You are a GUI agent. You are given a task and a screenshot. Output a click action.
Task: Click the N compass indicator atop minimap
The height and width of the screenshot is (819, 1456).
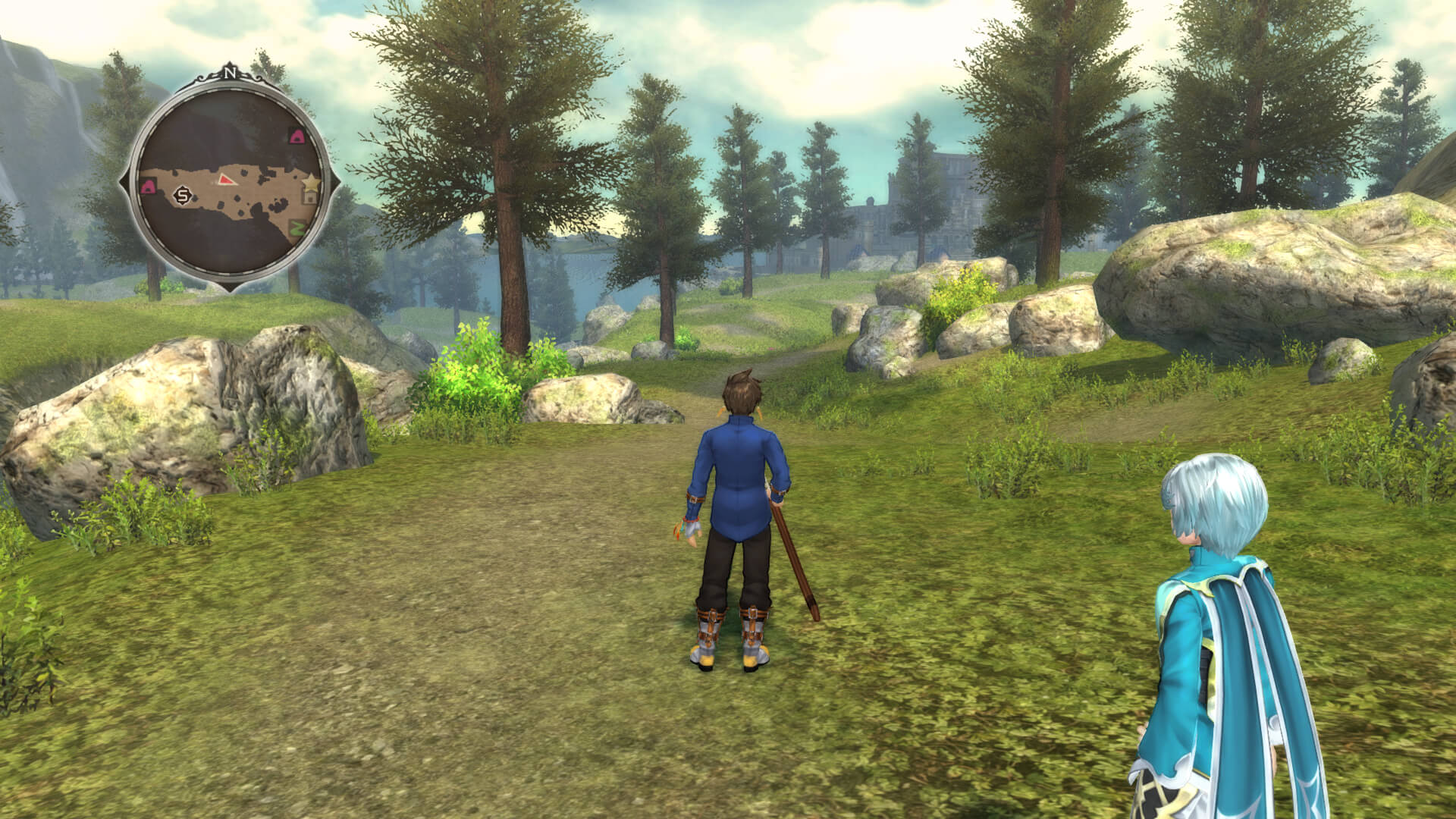(x=228, y=74)
